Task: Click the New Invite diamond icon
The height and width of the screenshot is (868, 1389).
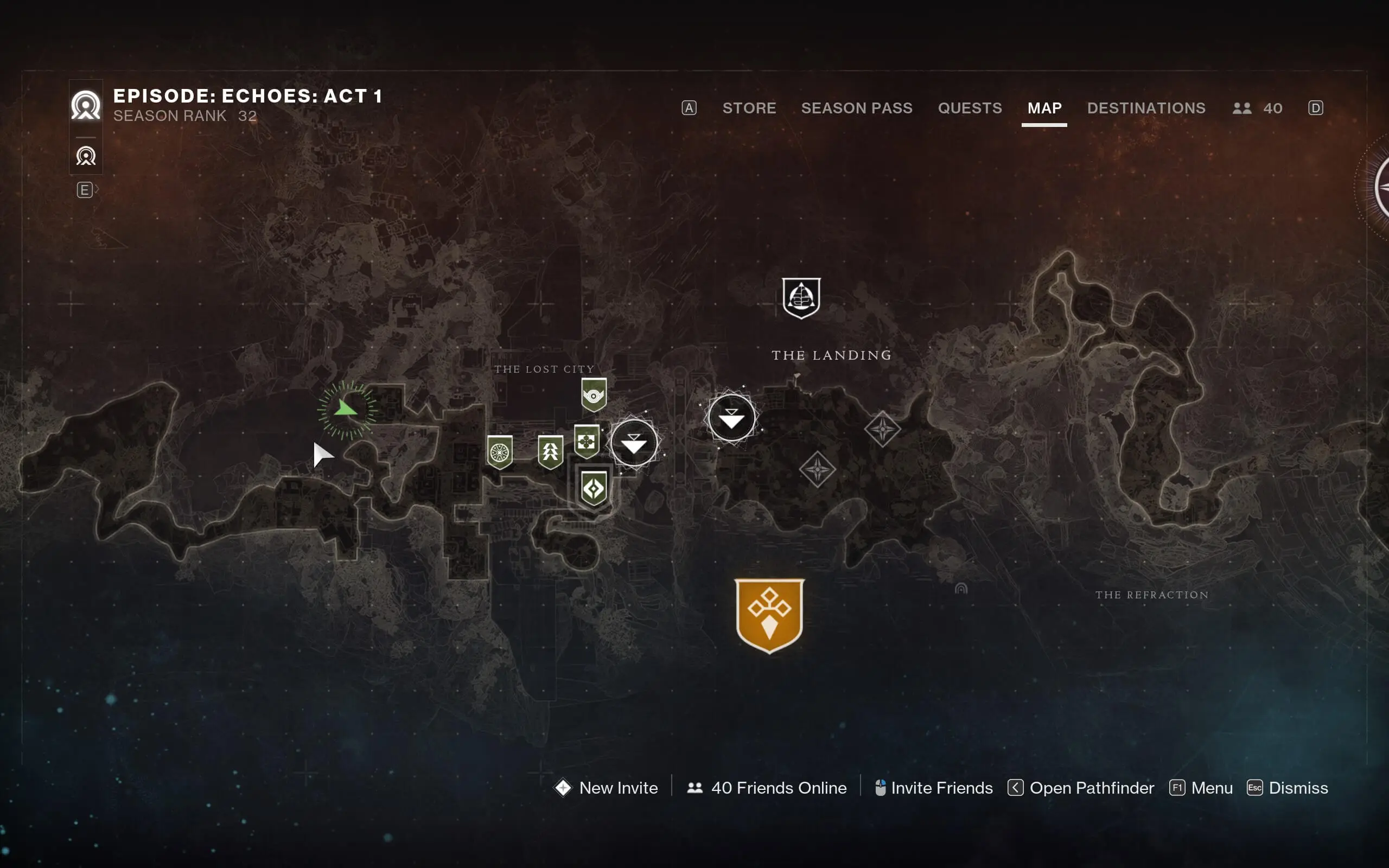Action: tap(563, 788)
